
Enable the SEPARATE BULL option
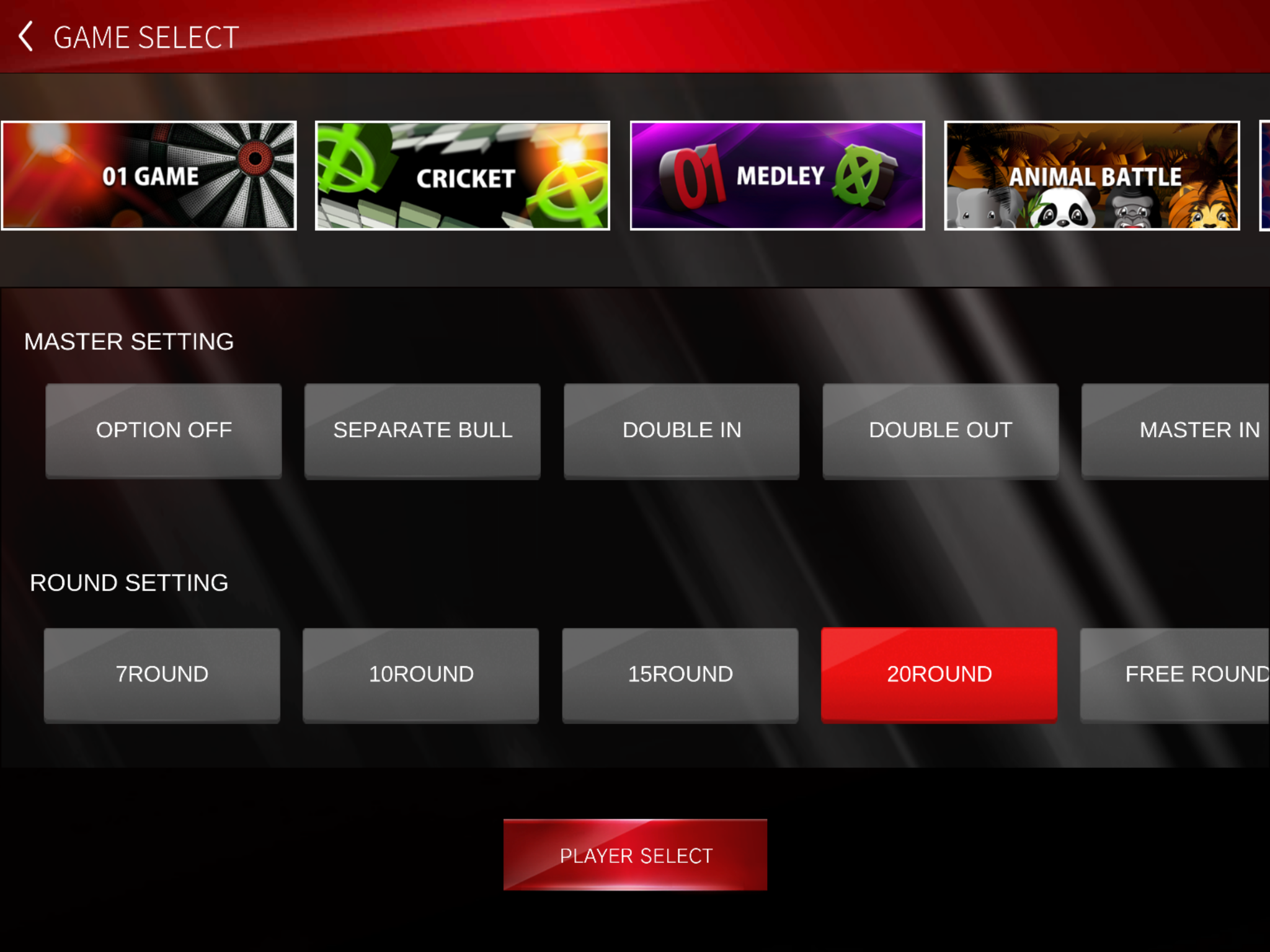coord(422,430)
